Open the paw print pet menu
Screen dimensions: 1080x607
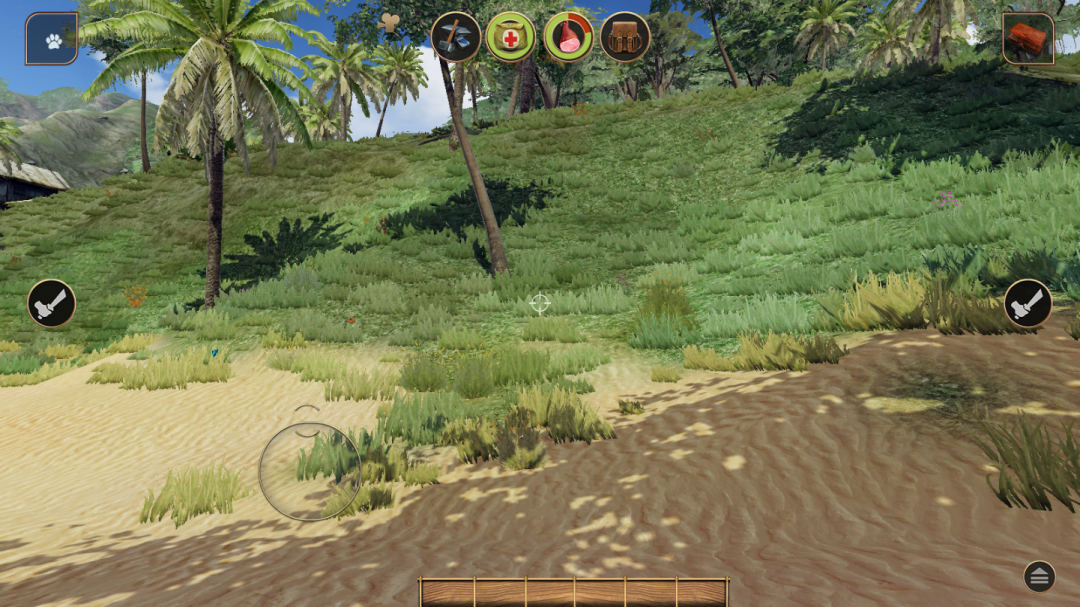[52, 39]
